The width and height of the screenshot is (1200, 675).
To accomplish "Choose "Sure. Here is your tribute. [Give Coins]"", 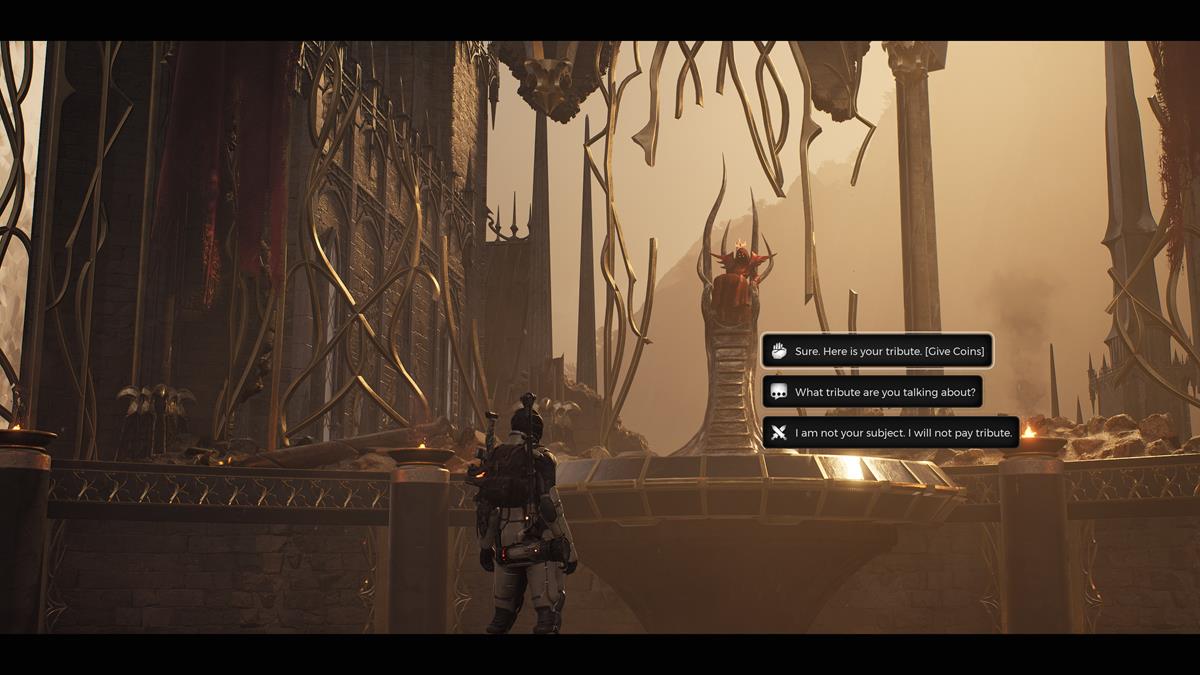I will (877, 351).
